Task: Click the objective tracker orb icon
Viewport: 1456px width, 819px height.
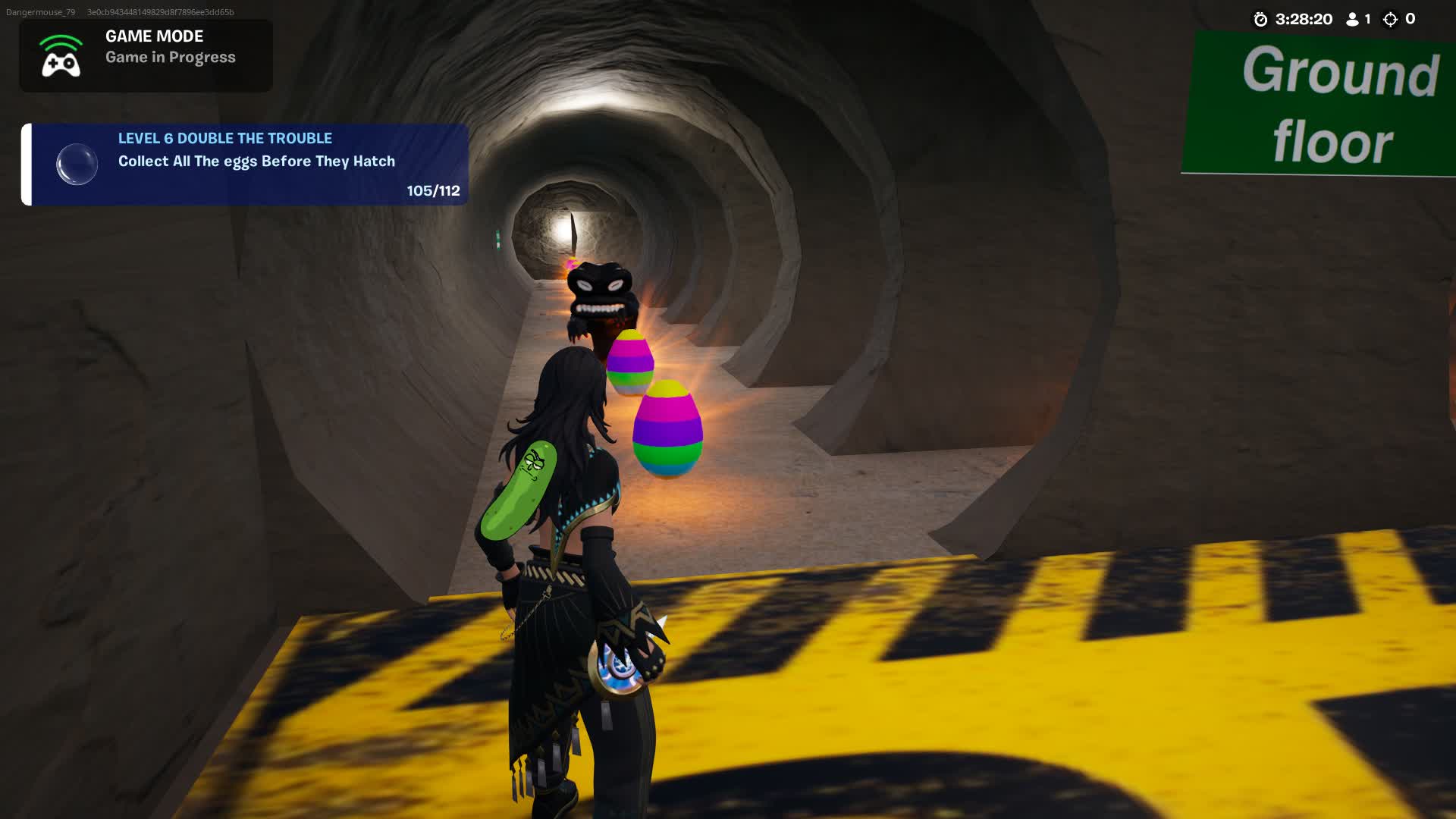Action: point(77,164)
